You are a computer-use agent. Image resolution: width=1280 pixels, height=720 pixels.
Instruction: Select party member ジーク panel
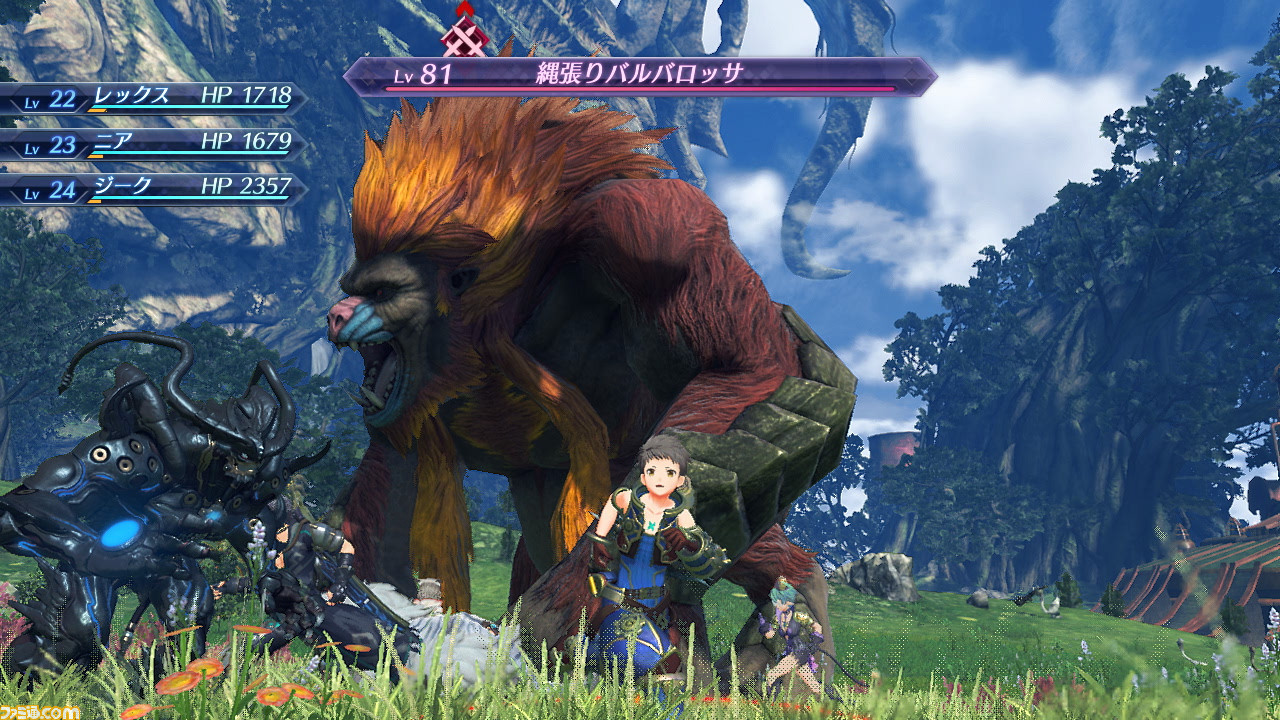150,188
